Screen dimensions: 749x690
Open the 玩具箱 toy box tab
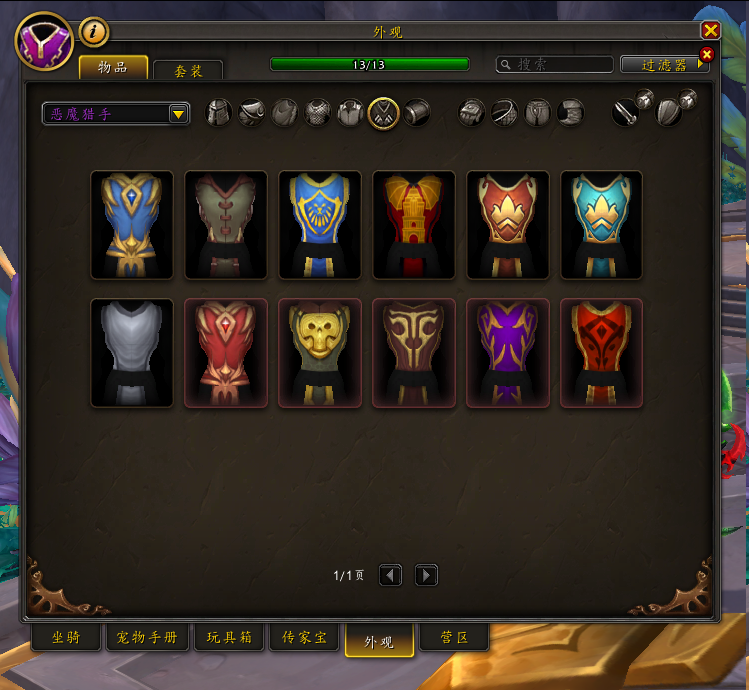(x=229, y=638)
